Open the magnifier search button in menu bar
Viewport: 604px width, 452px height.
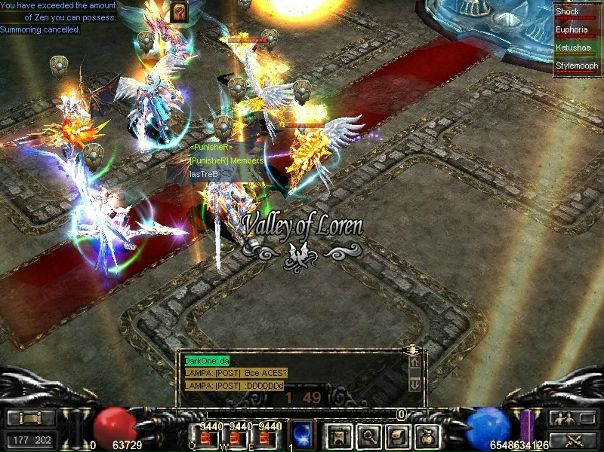click(x=368, y=434)
